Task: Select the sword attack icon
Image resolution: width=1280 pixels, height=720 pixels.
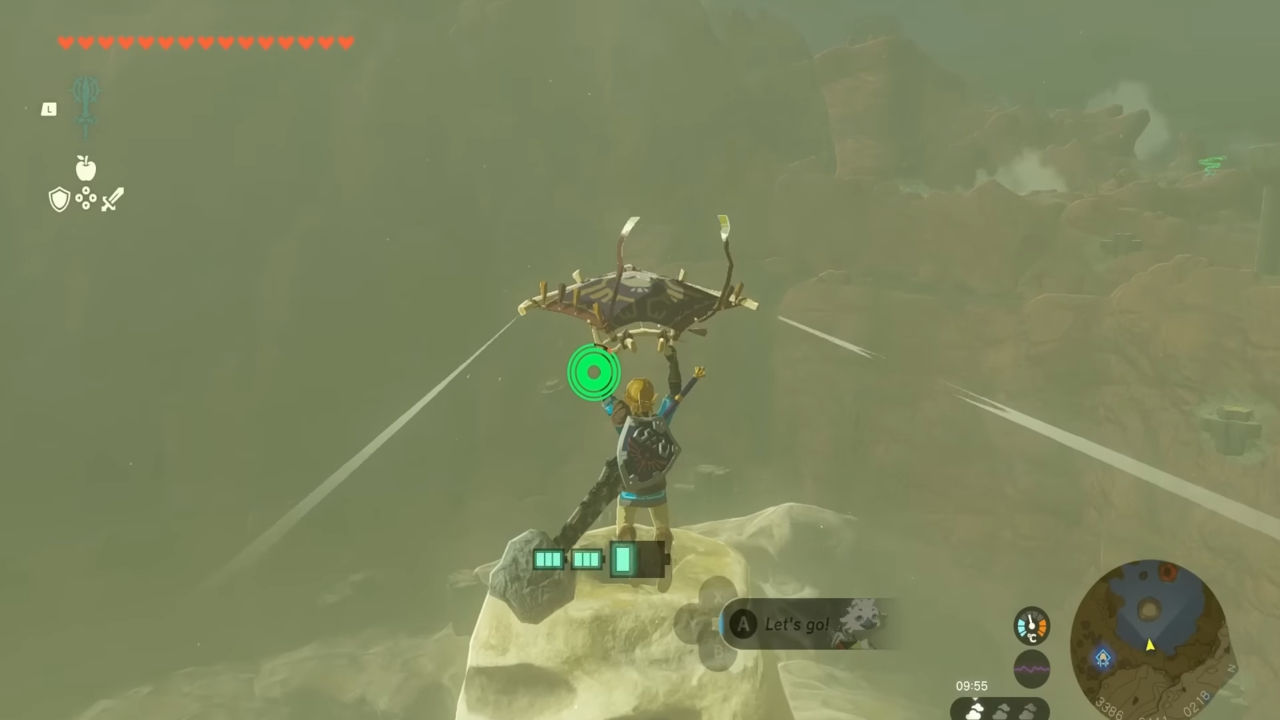Action: pos(112,200)
